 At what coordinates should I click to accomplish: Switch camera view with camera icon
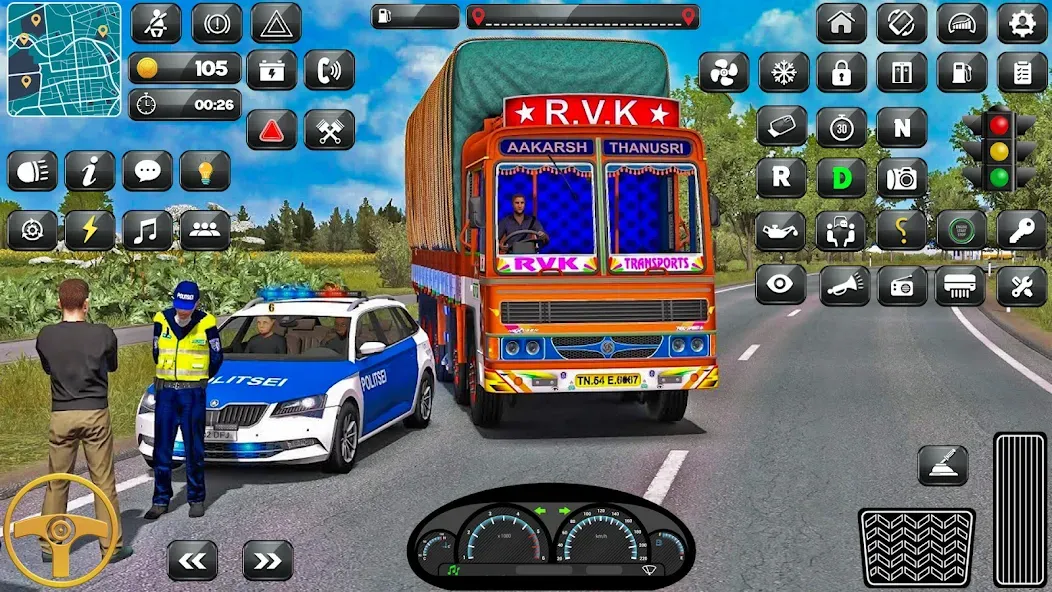click(x=901, y=178)
